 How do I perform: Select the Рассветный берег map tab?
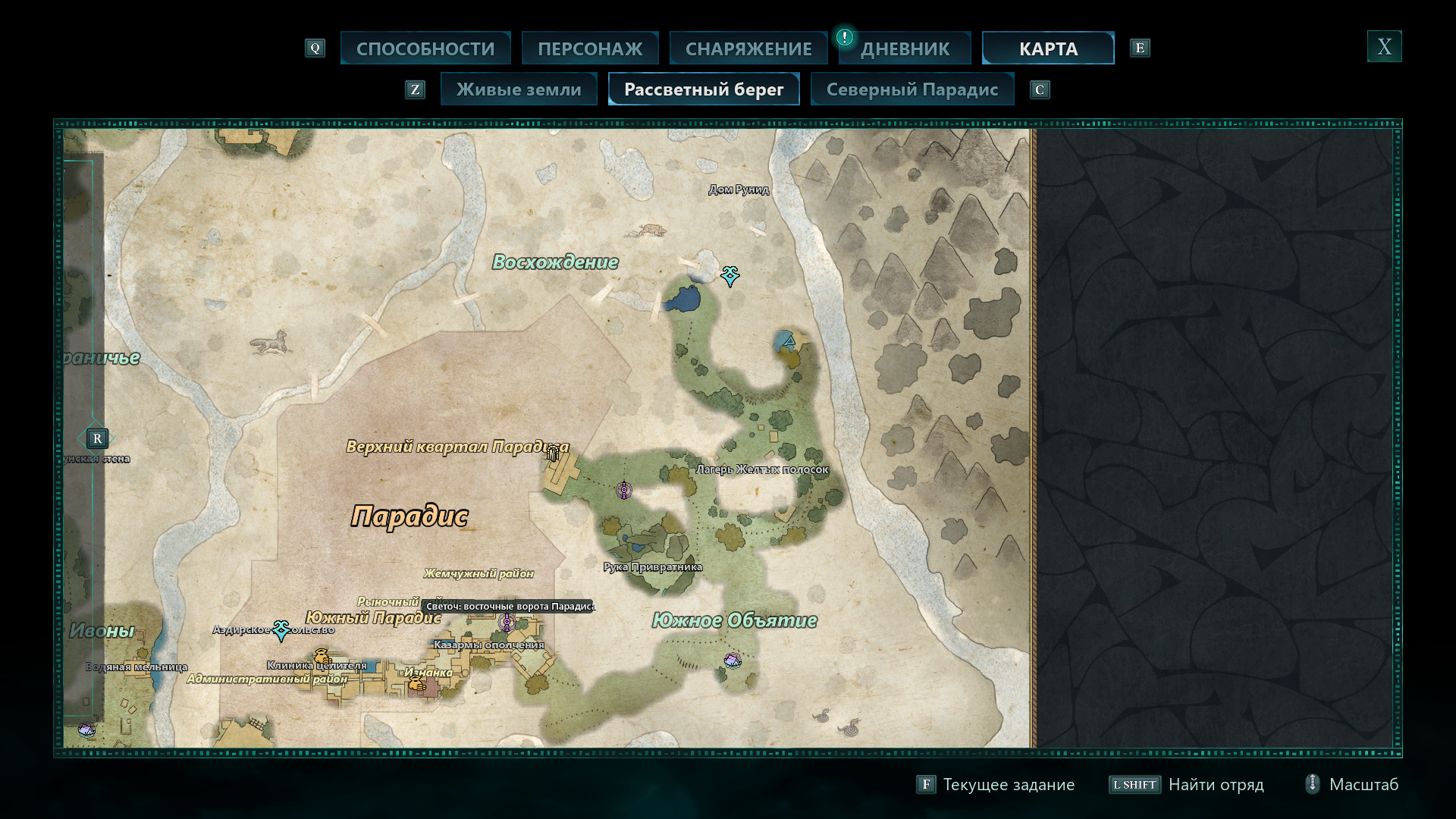(x=704, y=89)
